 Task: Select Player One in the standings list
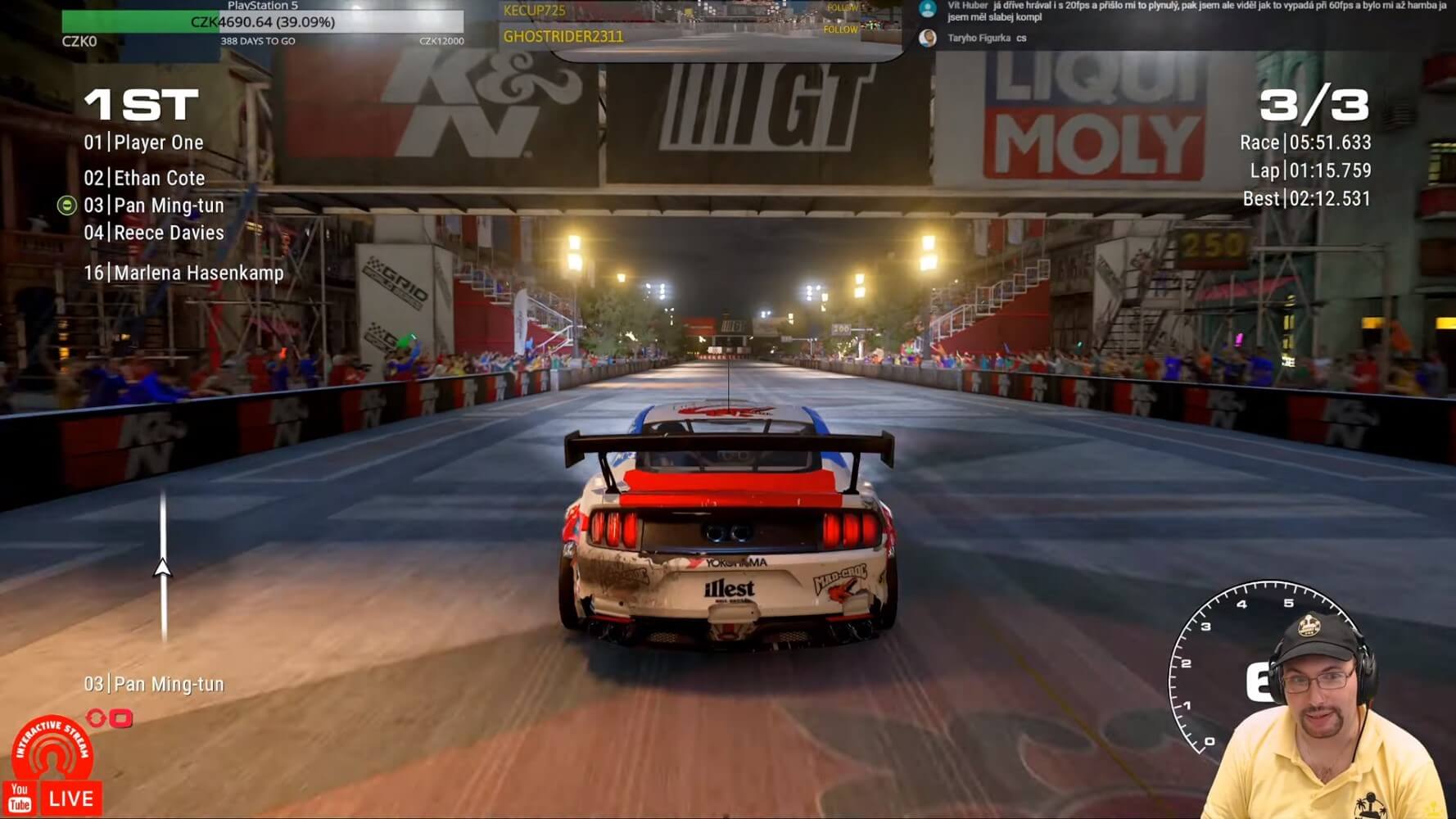(144, 143)
